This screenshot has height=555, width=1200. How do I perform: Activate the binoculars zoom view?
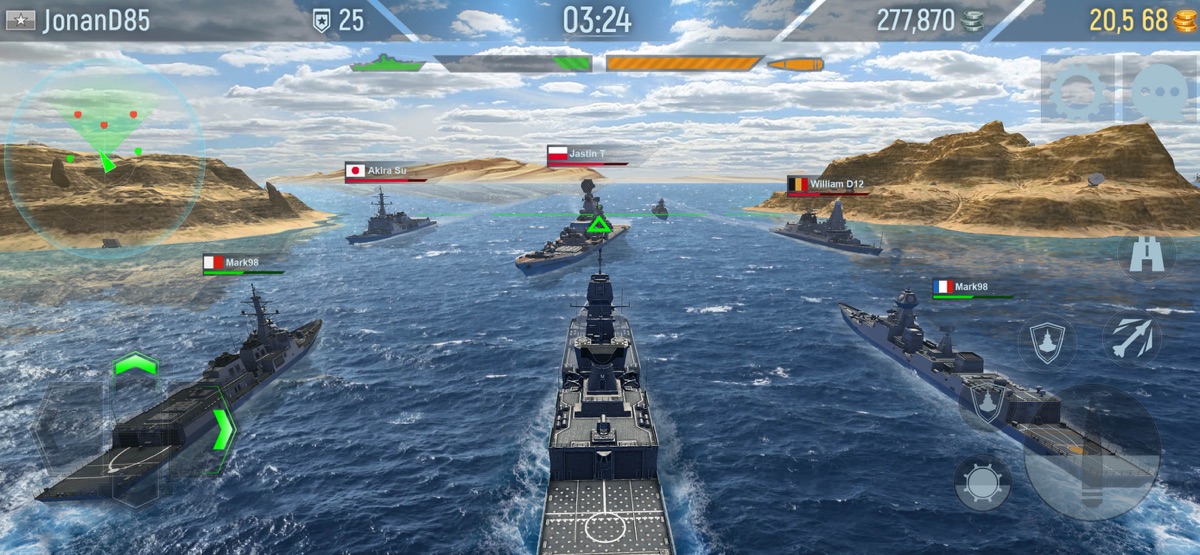[1145, 255]
